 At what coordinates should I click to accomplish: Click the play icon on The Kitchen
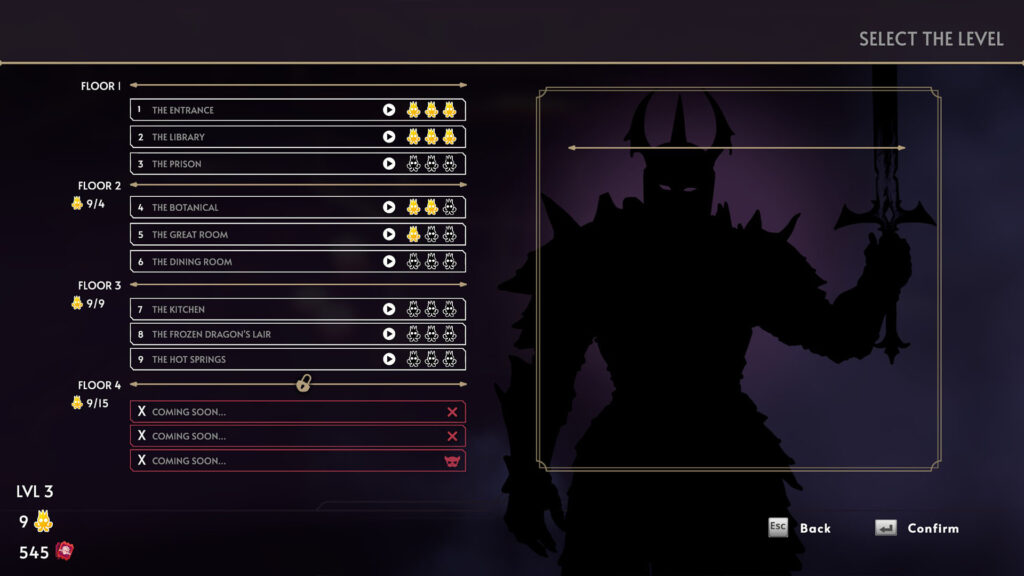pyautogui.click(x=389, y=310)
